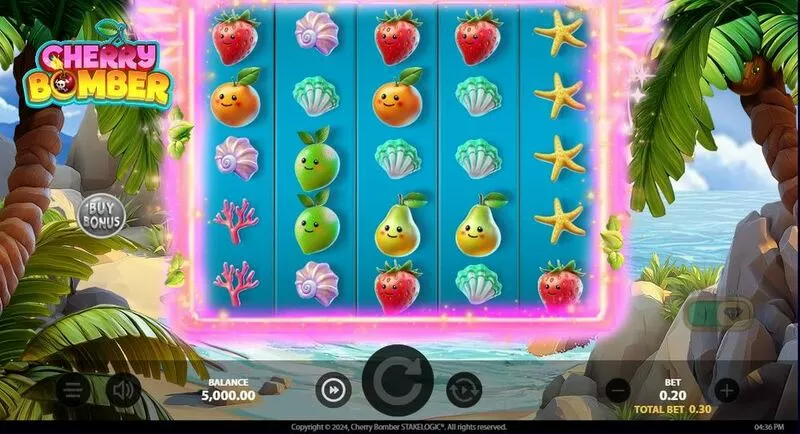This screenshot has height=434, width=800.
Task: Toggle the sound speaker icon
Action: 123,389
